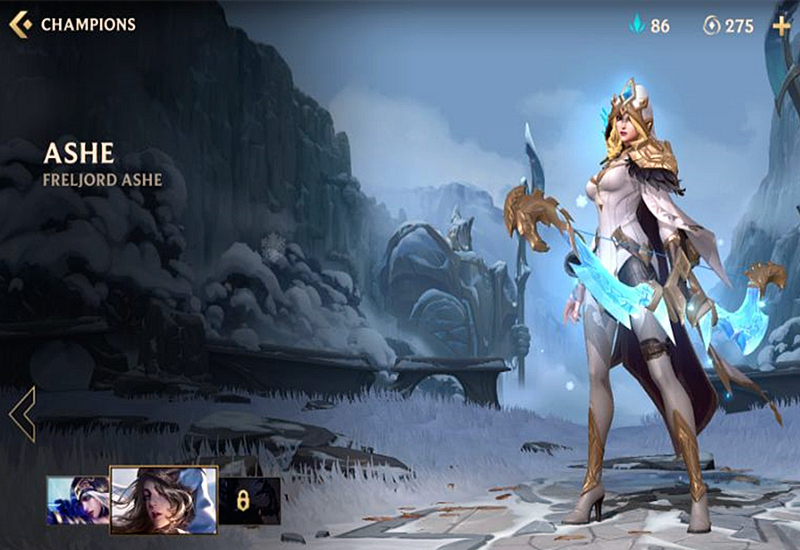Show the previous champion with the left arrow

coord(22,413)
